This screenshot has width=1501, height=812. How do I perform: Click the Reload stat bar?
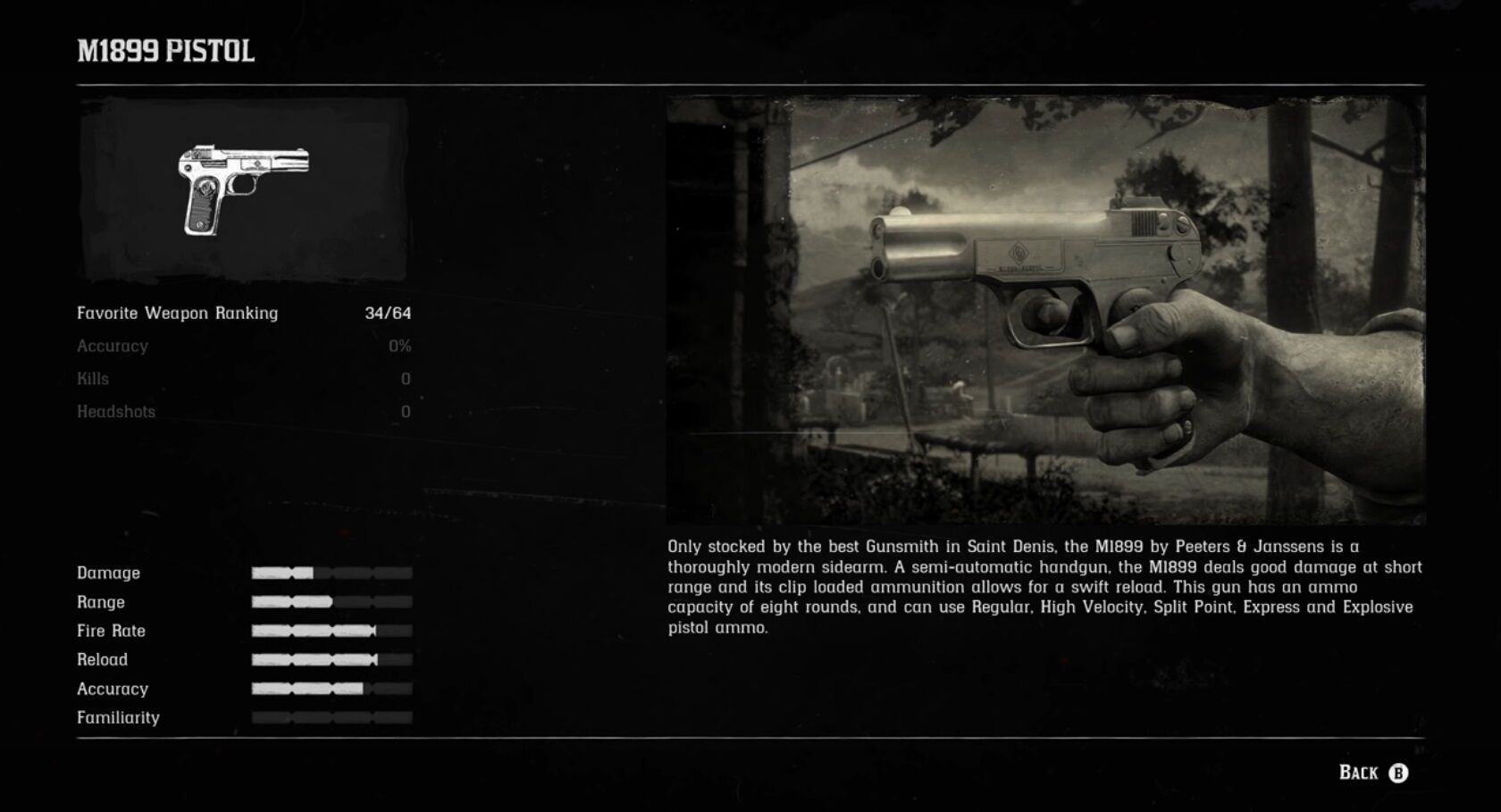[331, 659]
